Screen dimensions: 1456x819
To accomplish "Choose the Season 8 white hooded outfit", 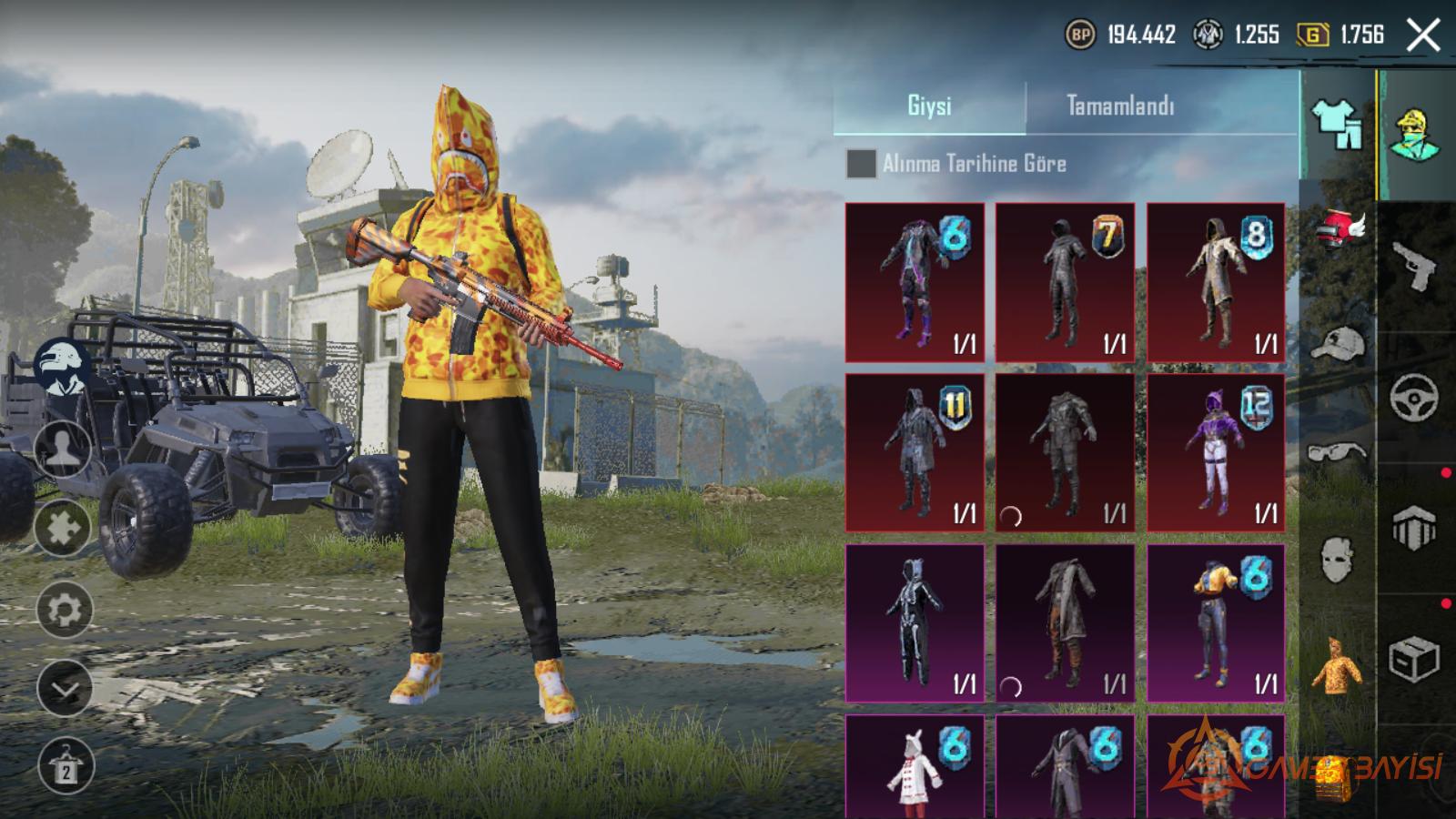I will pyautogui.click(x=1216, y=282).
